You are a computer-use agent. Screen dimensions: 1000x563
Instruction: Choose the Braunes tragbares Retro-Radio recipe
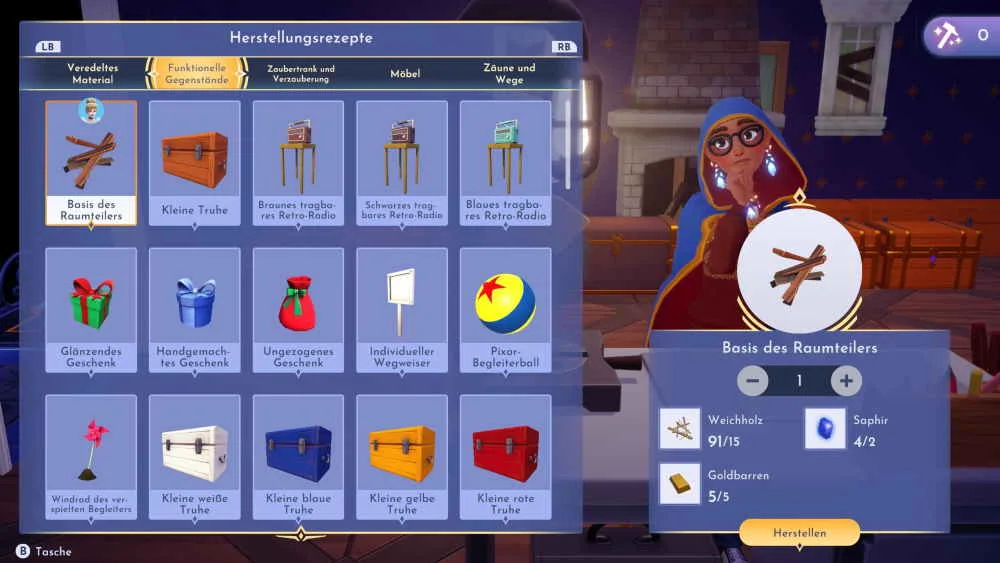(x=298, y=162)
